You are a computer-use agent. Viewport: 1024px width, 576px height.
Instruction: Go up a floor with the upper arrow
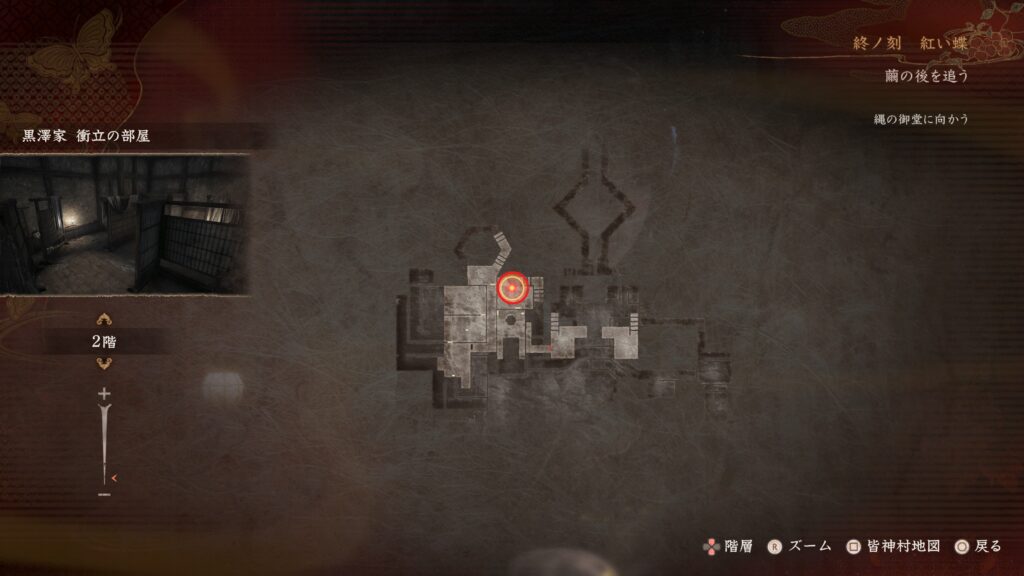pyautogui.click(x=104, y=320)
